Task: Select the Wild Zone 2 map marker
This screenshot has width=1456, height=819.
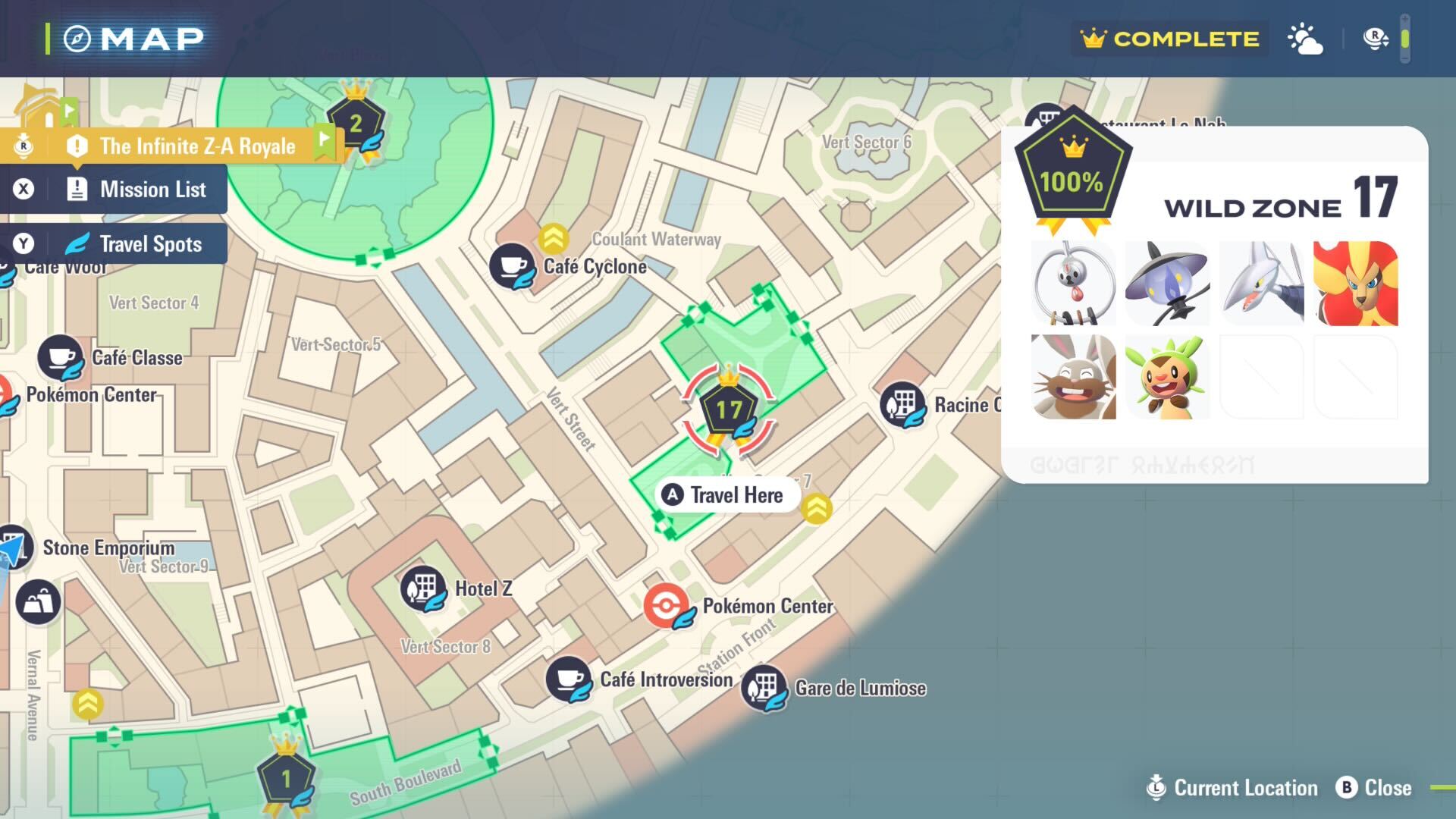Action: tap(356, 123)
